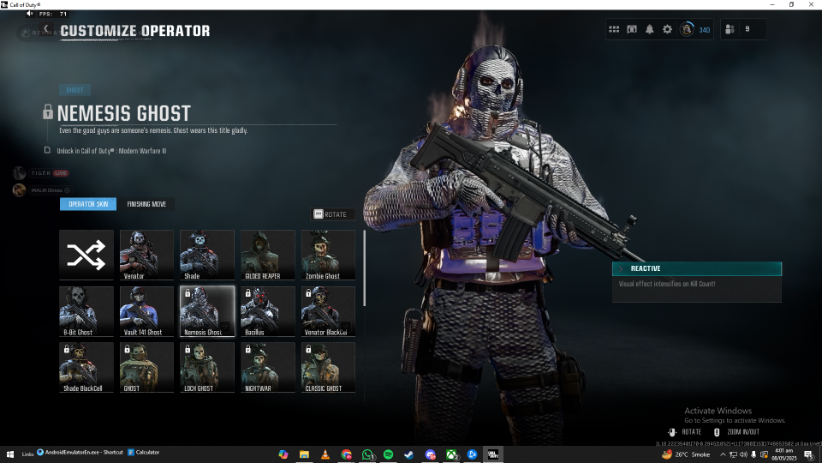Equip the 8-Bit Ghost skin
The height and width of the screenshot is (463, 822).
click(x=86, y=310)
